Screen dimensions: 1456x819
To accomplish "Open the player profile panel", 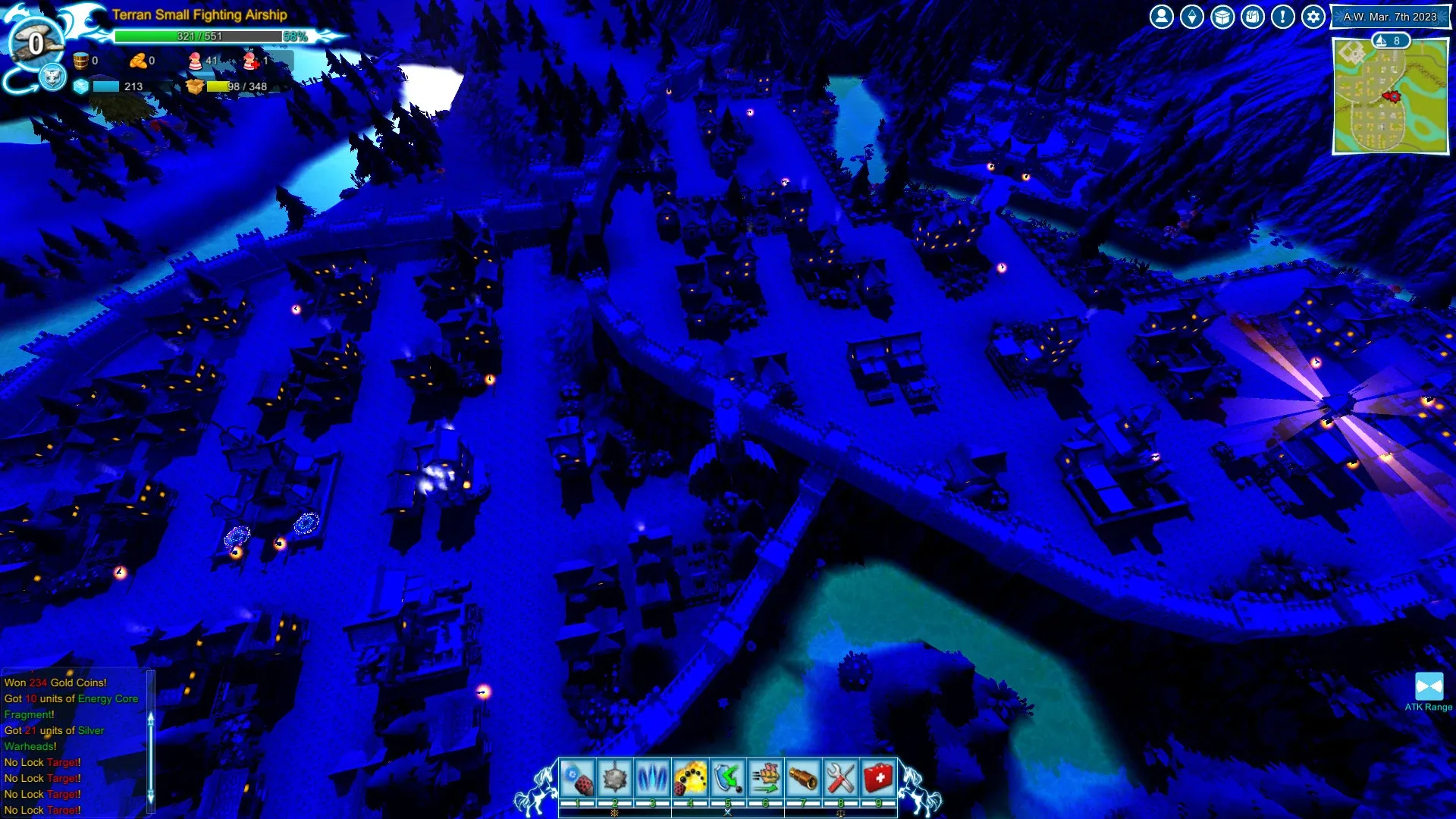I will pos(1161,16).
